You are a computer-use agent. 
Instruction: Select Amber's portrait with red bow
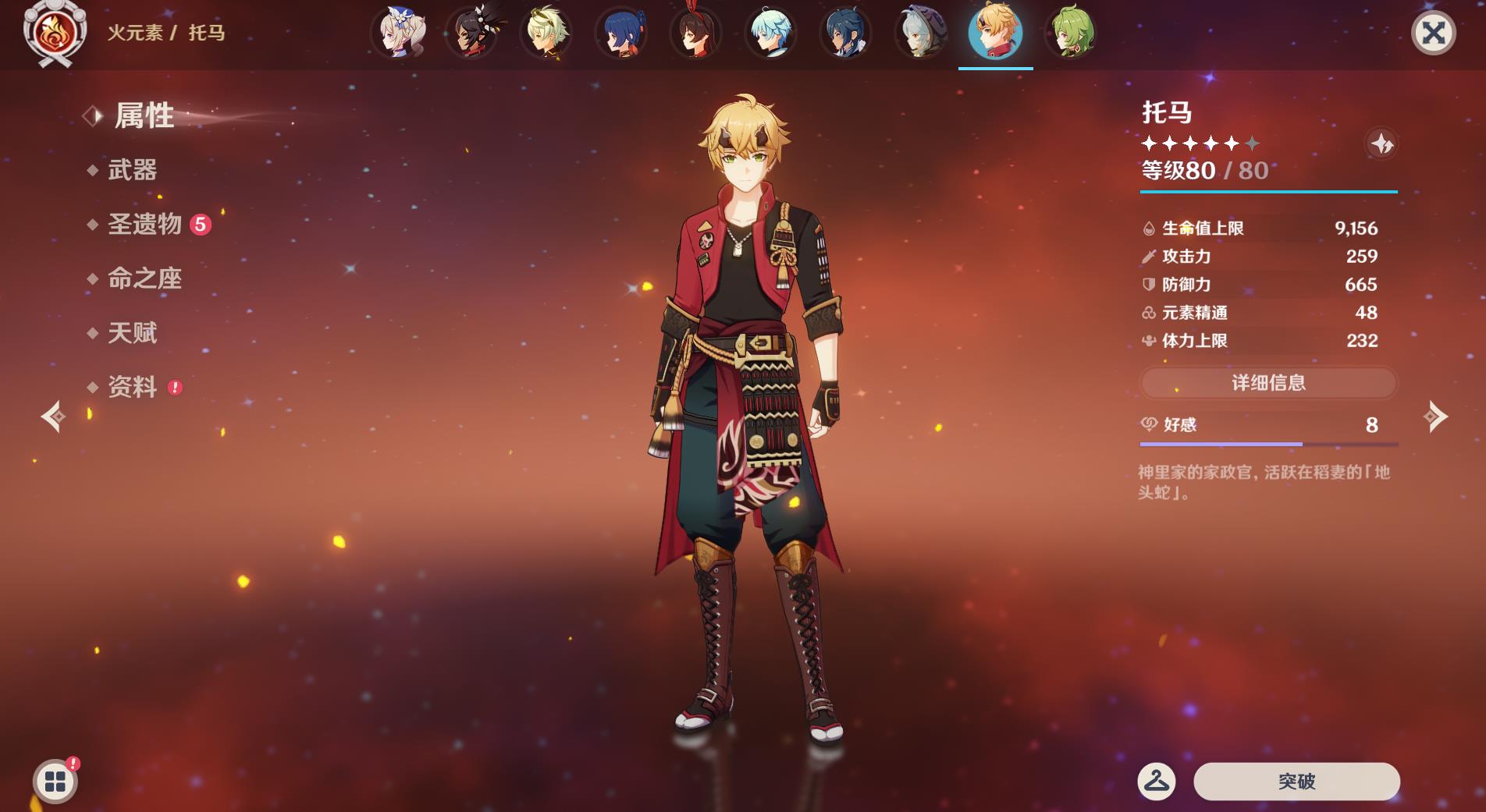pyautogui.click(x=695, y=34)
